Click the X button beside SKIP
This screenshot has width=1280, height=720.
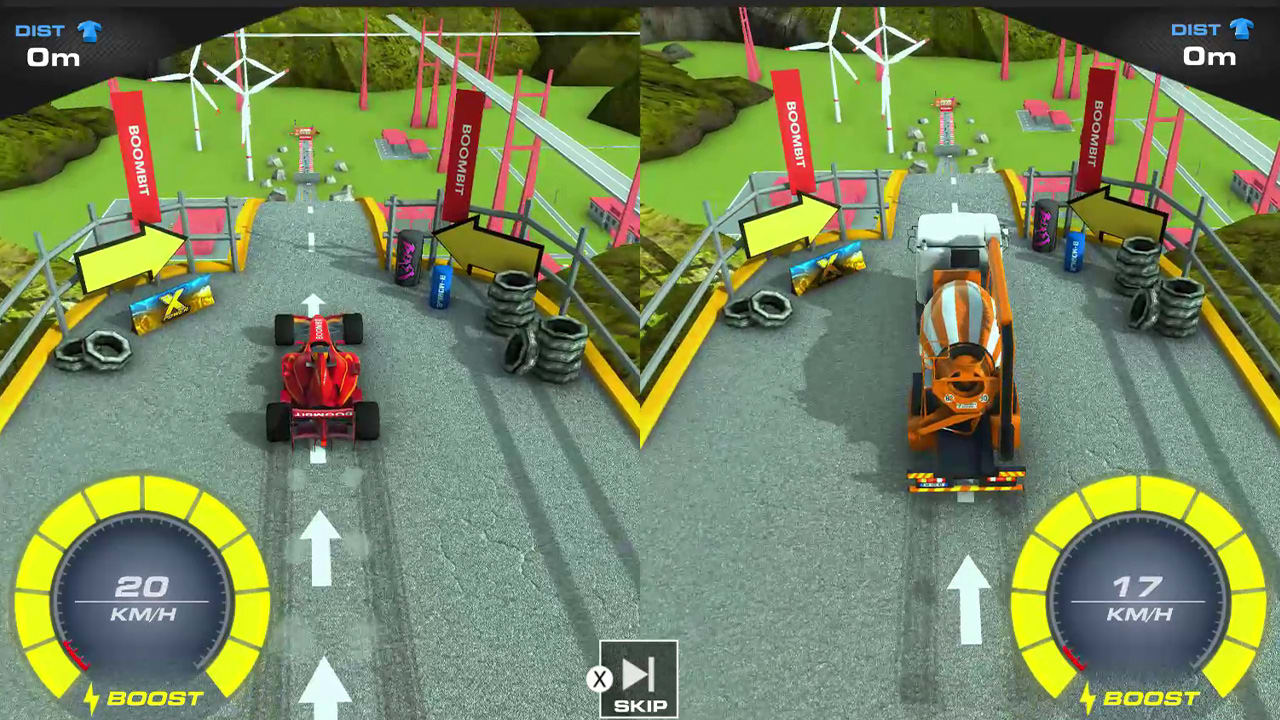(x=600, y=680)
